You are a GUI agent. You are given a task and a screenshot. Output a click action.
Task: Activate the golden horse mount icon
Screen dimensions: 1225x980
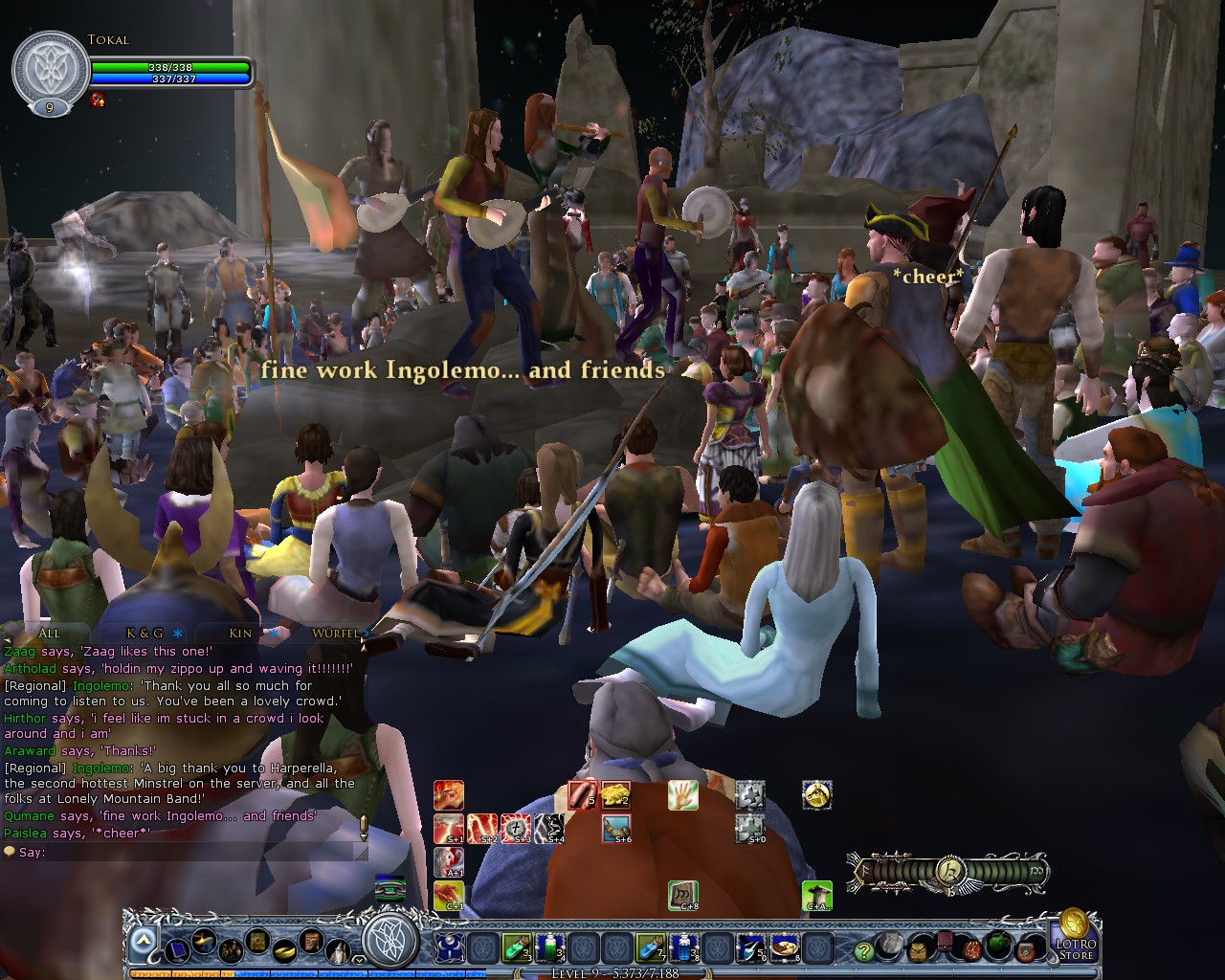pyautogui.click(x=816, y=795)
